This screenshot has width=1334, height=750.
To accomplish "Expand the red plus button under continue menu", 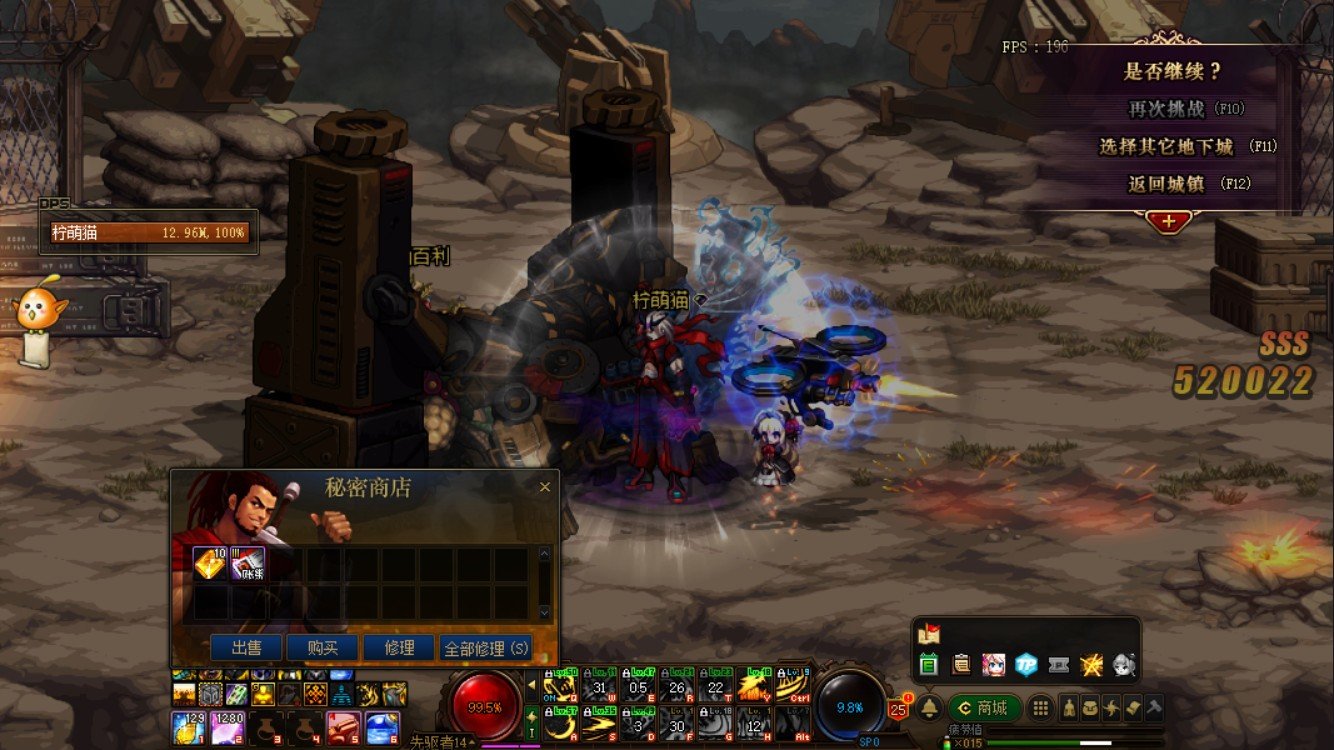I will click(1168, 221).
